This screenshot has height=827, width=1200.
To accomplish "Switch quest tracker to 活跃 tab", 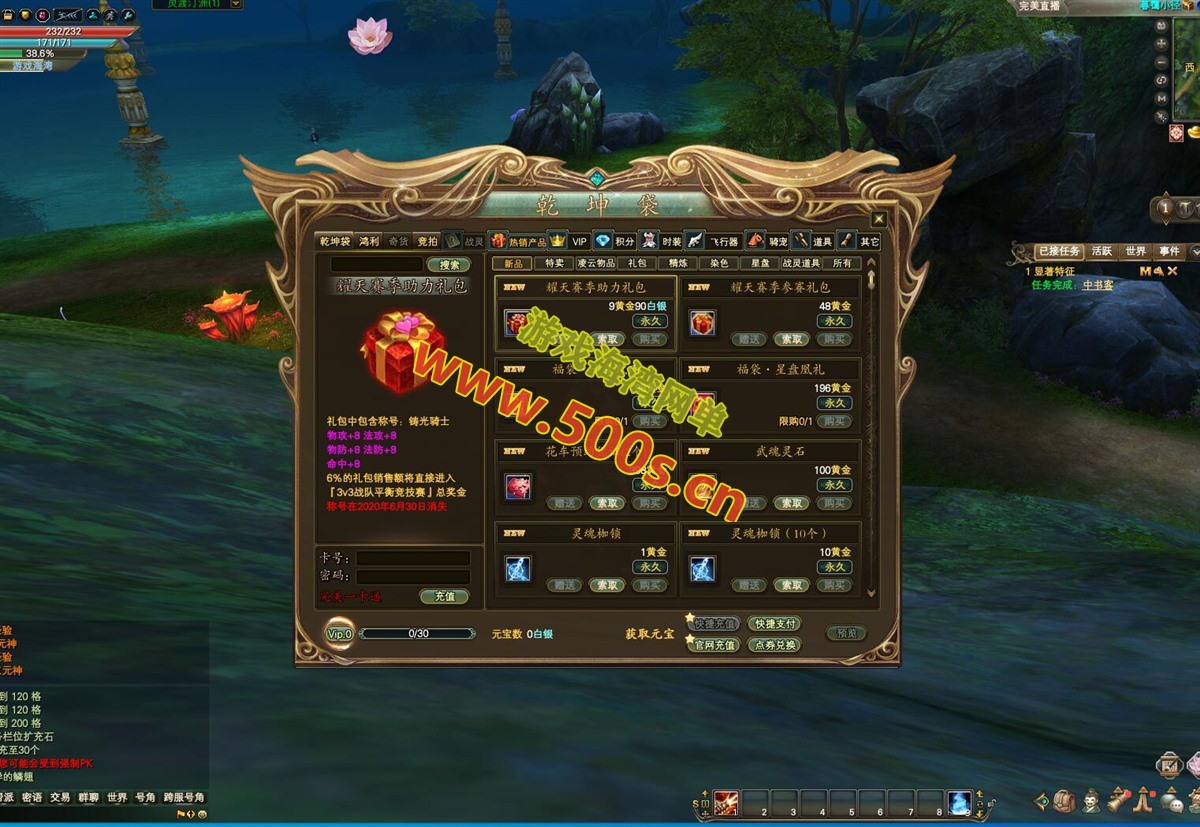I will [x=1102, y=251].
